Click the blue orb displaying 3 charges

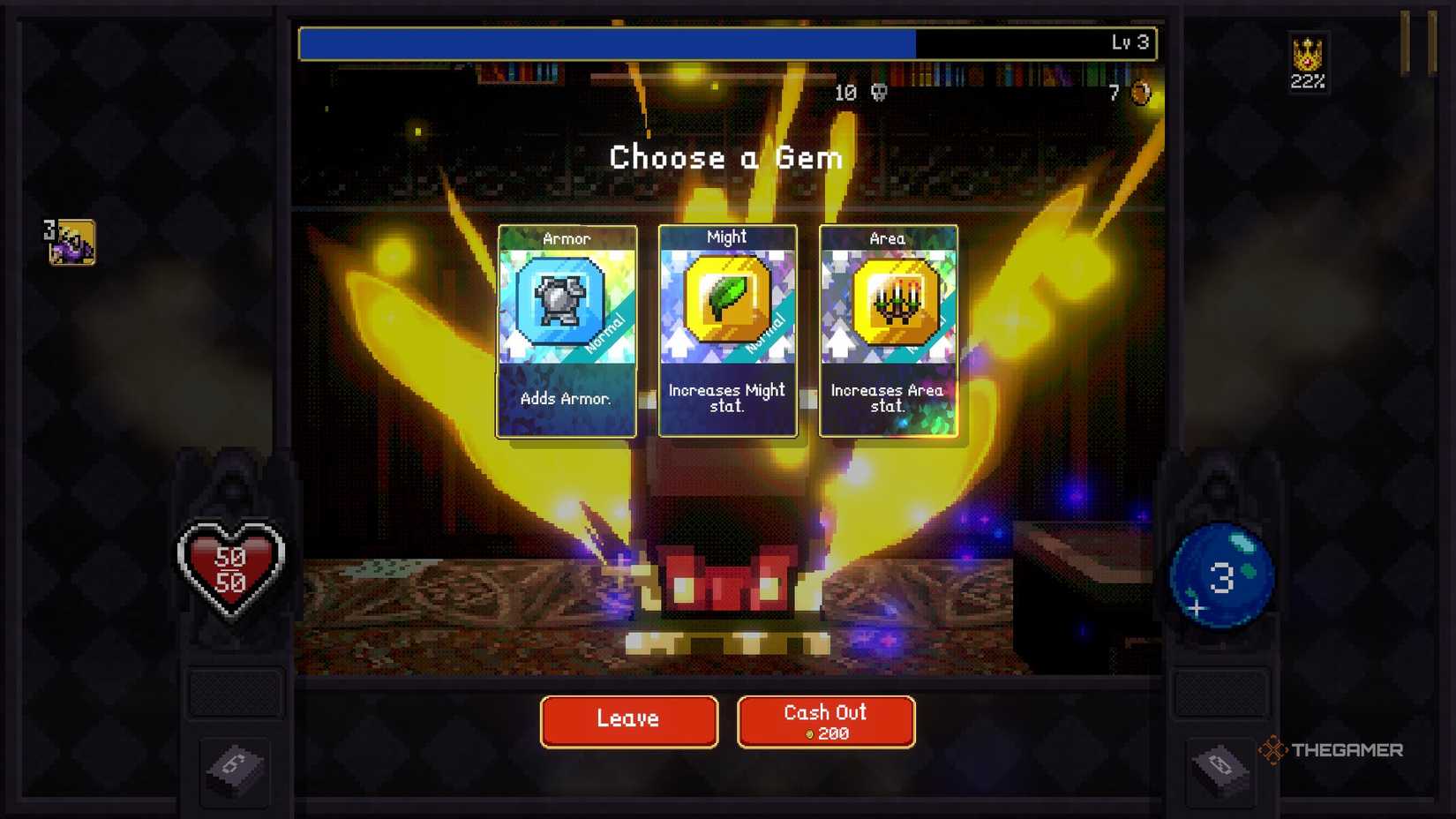(1220, 575)
